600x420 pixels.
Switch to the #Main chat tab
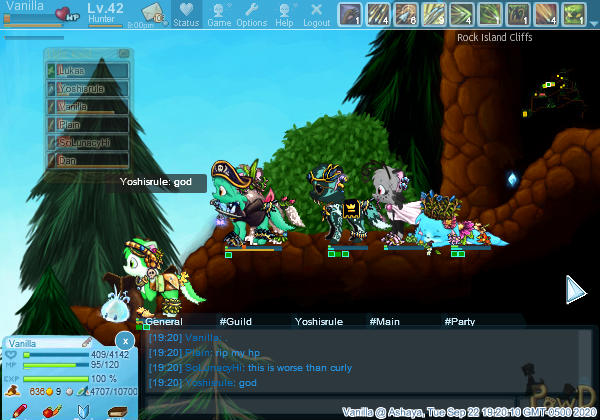384,322
